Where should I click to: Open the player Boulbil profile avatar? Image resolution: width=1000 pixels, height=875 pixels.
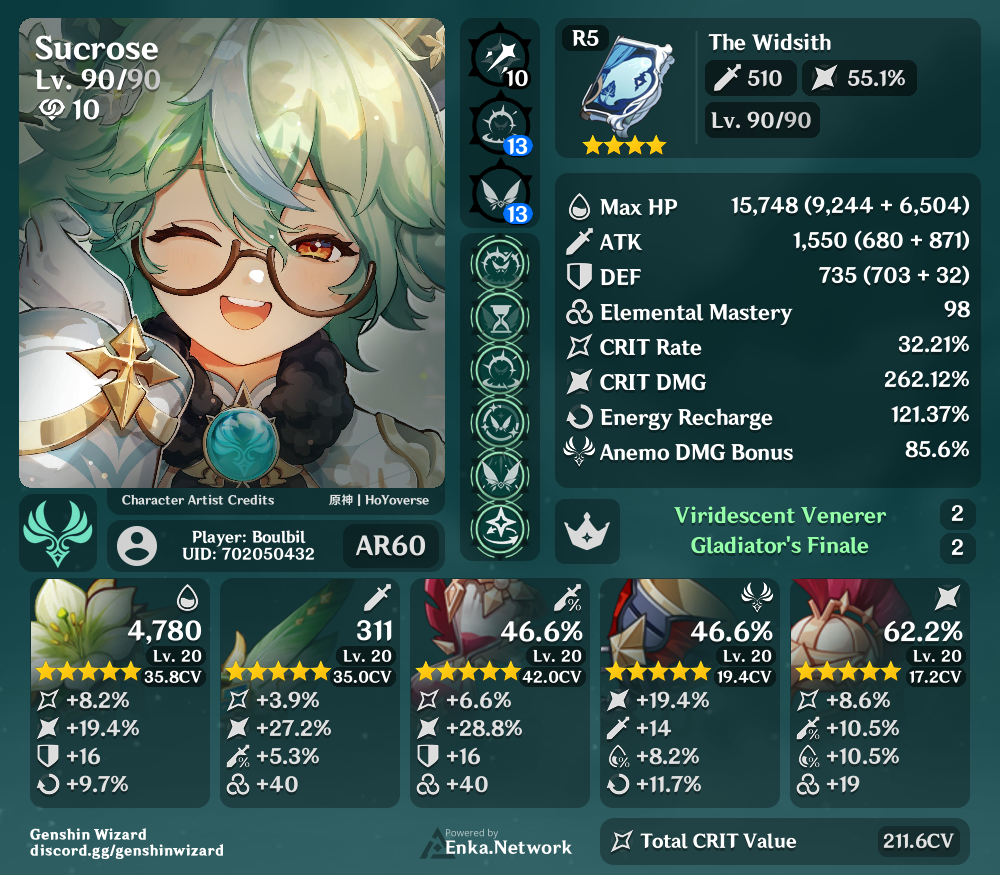click(136, 546)
